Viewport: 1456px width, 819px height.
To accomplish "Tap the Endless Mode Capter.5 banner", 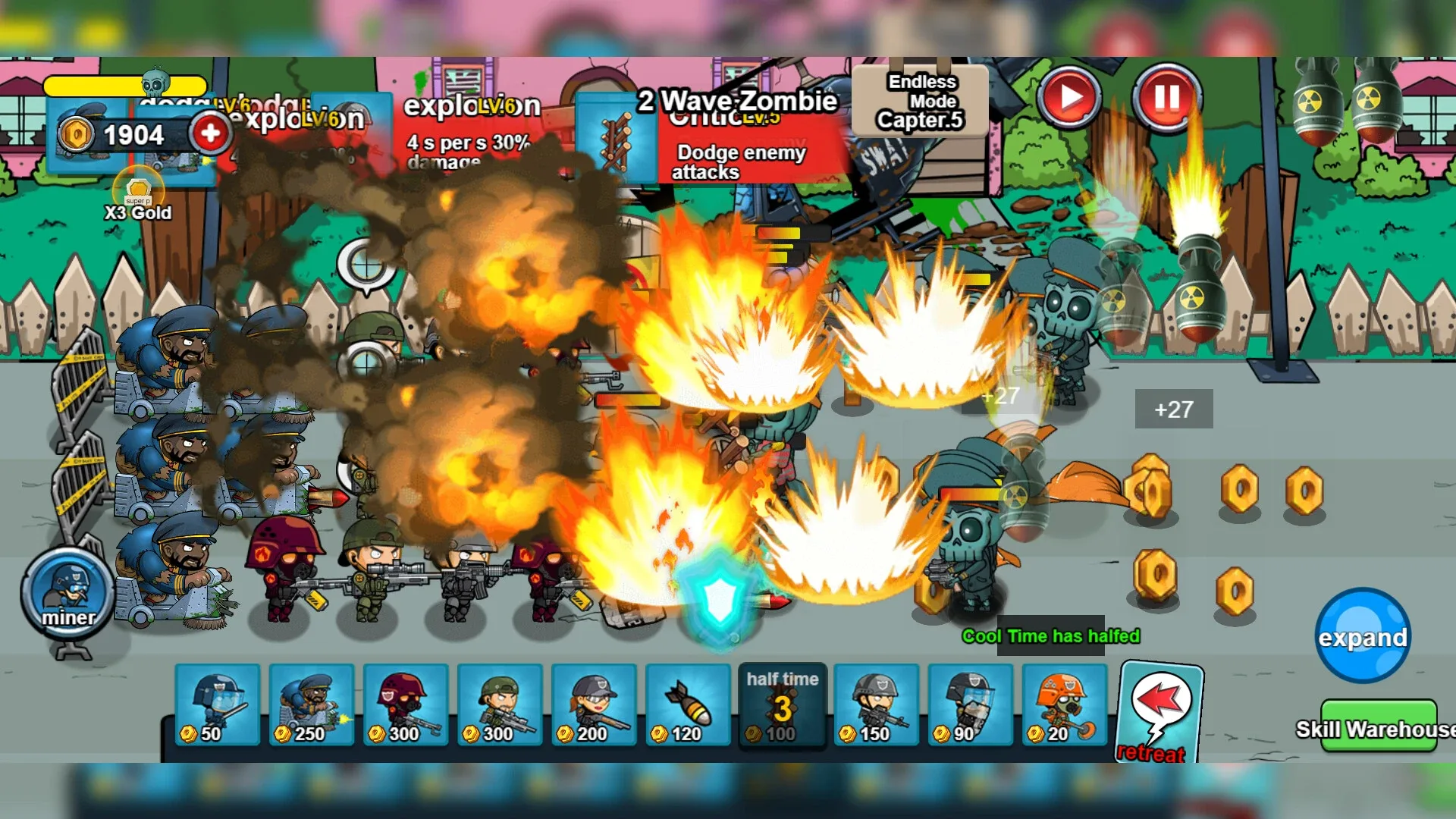I will pyautogui.click(x=918, y=102).
